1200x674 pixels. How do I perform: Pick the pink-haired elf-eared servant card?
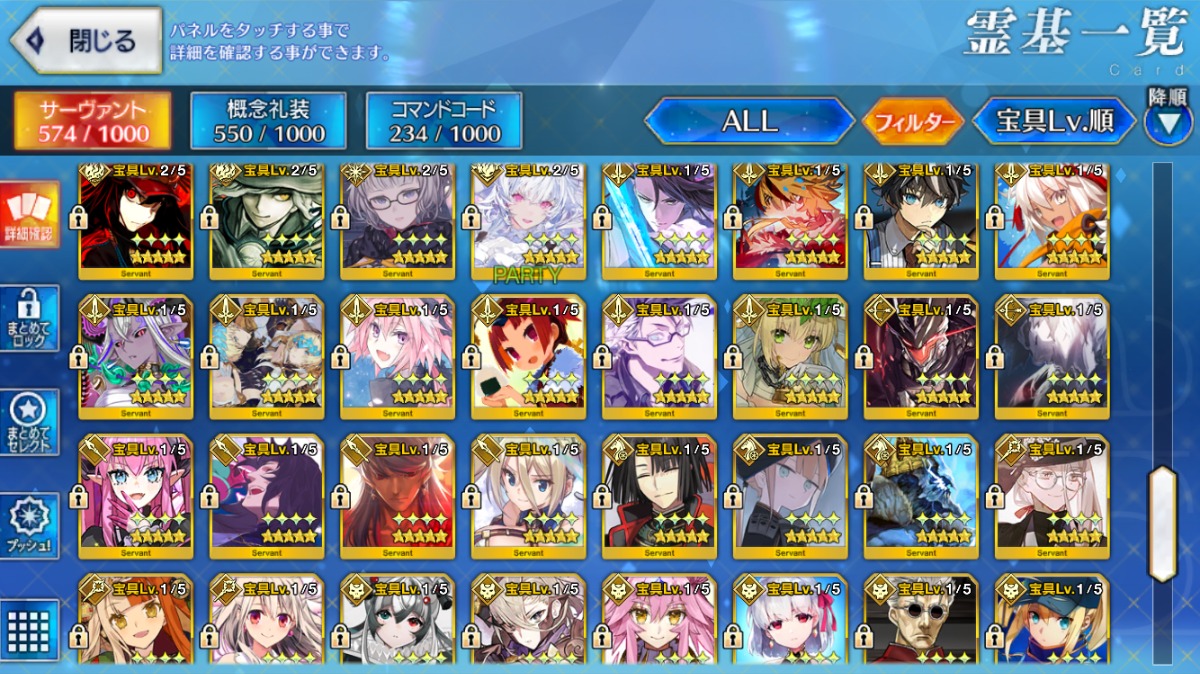click(136, 497)
